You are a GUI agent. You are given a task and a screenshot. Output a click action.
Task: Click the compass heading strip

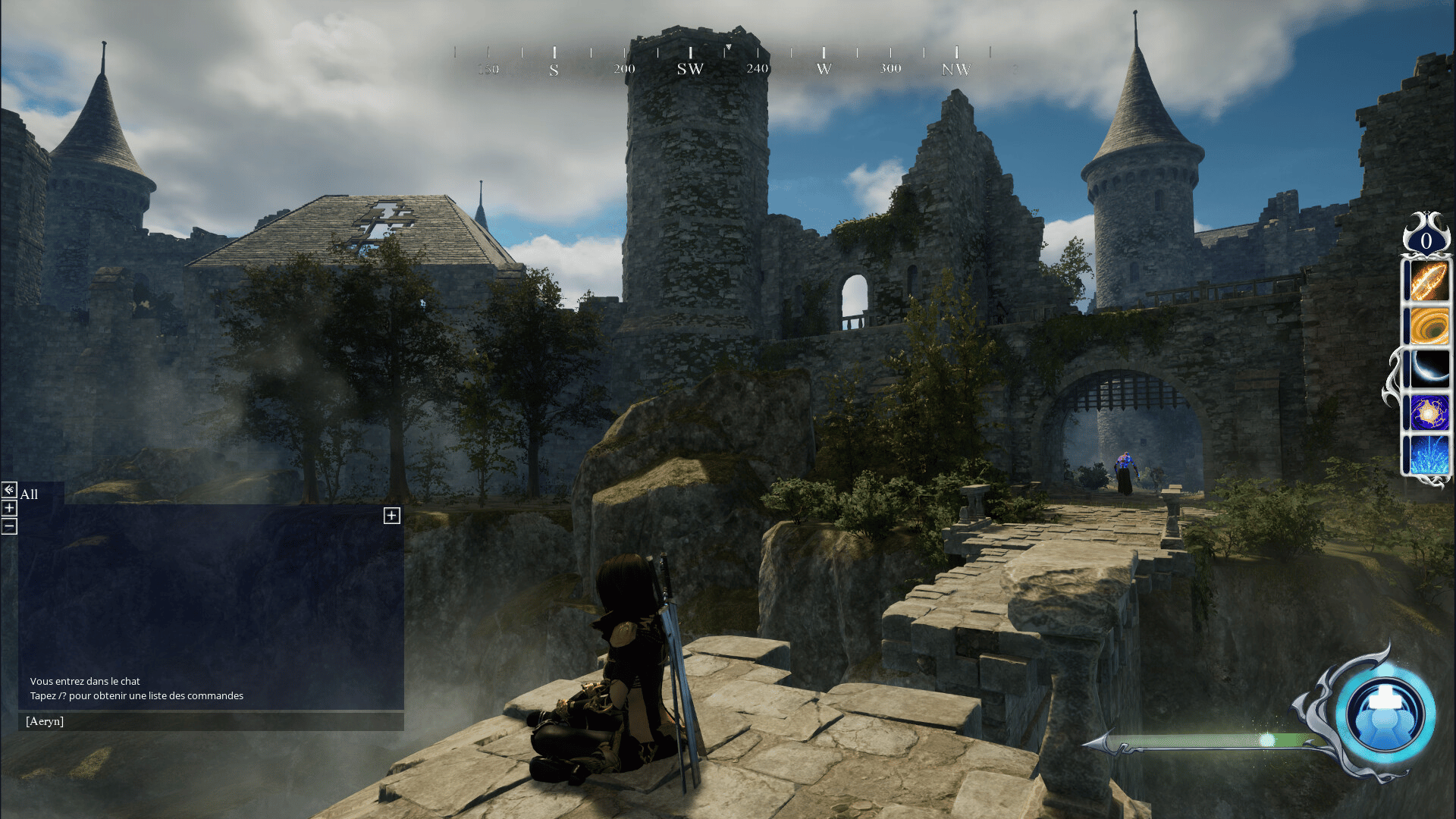724,61
